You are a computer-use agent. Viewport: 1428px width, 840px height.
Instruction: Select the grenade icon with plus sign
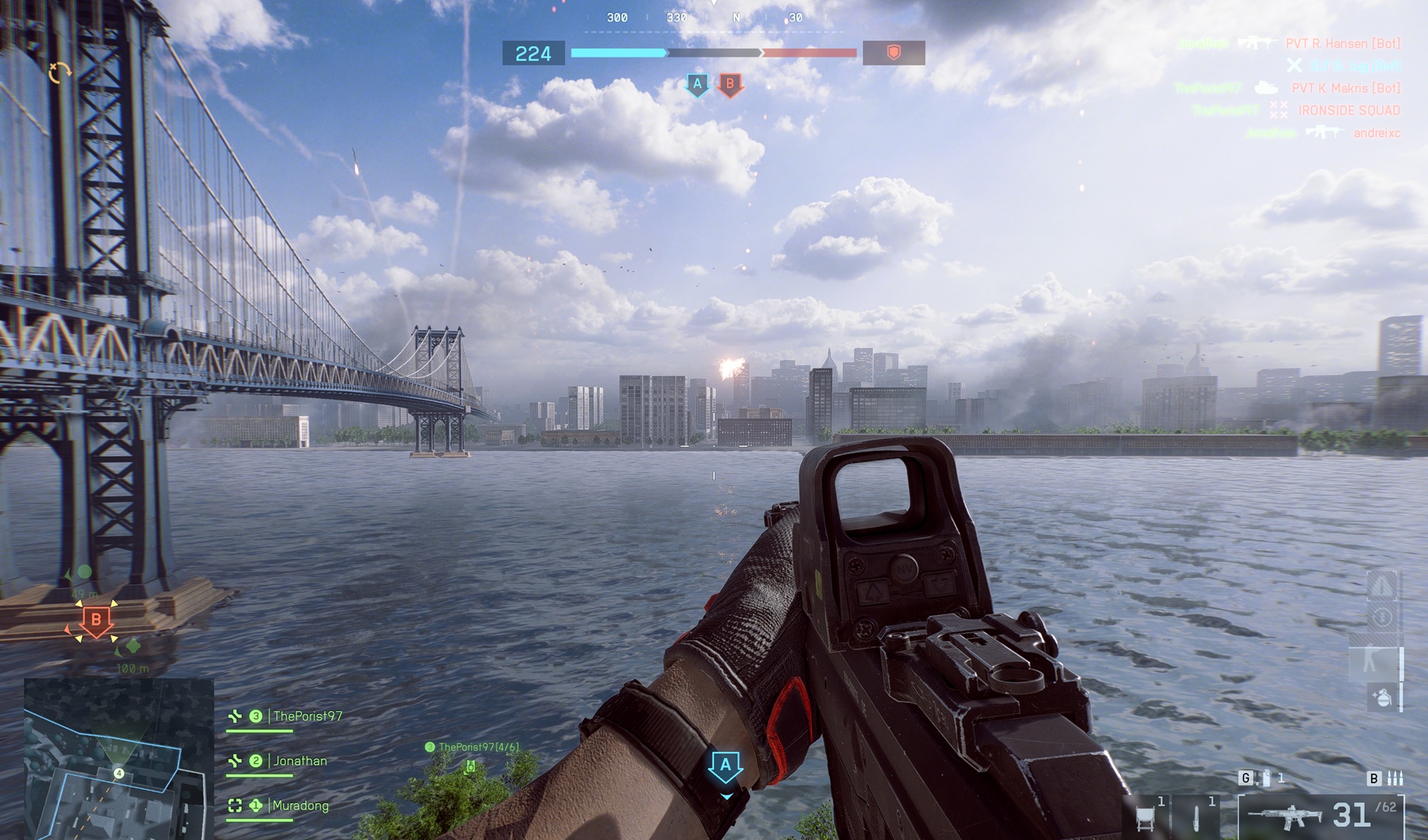point(1382,698)
